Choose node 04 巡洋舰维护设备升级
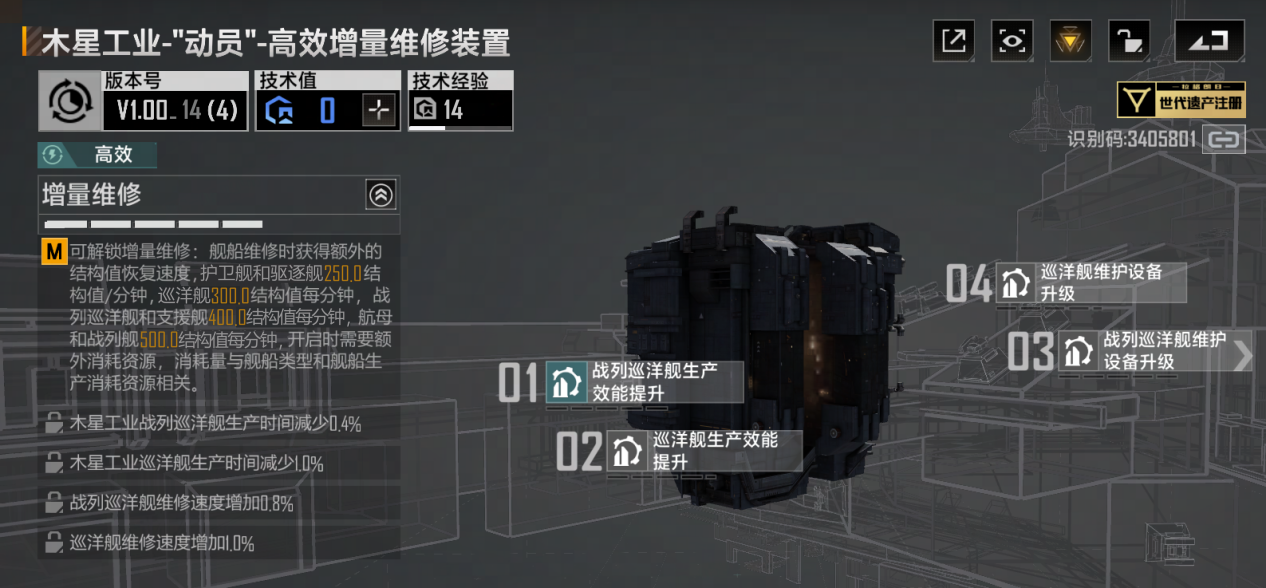 tap(1090, 283)
